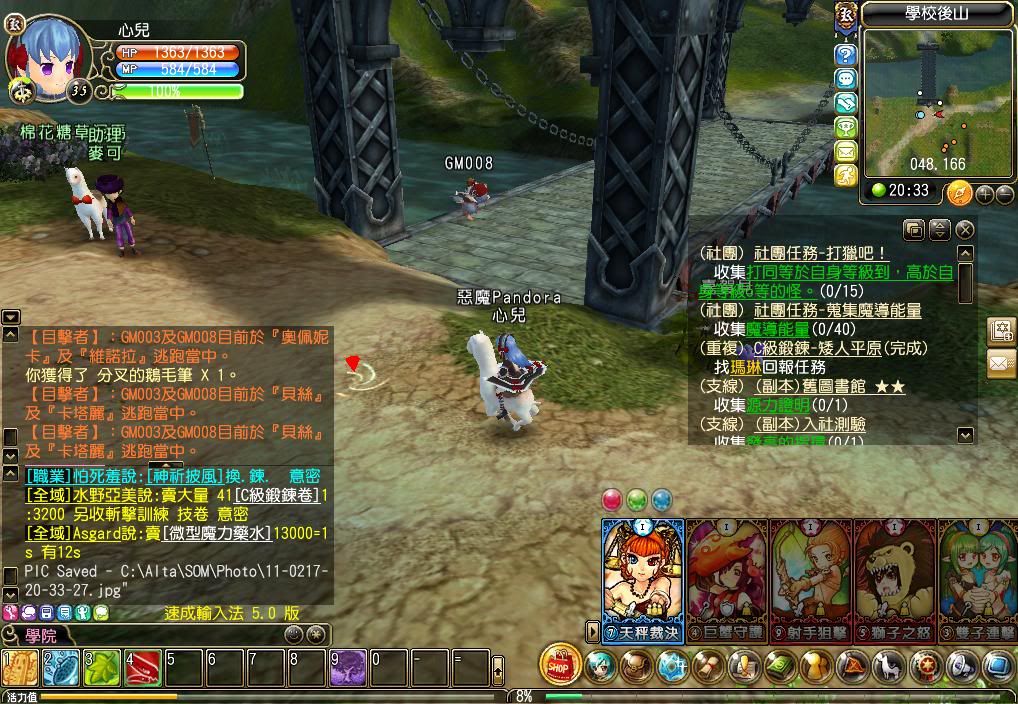
Task: Open the mail envelope icon beside minimap
Action: pos(846,151)
